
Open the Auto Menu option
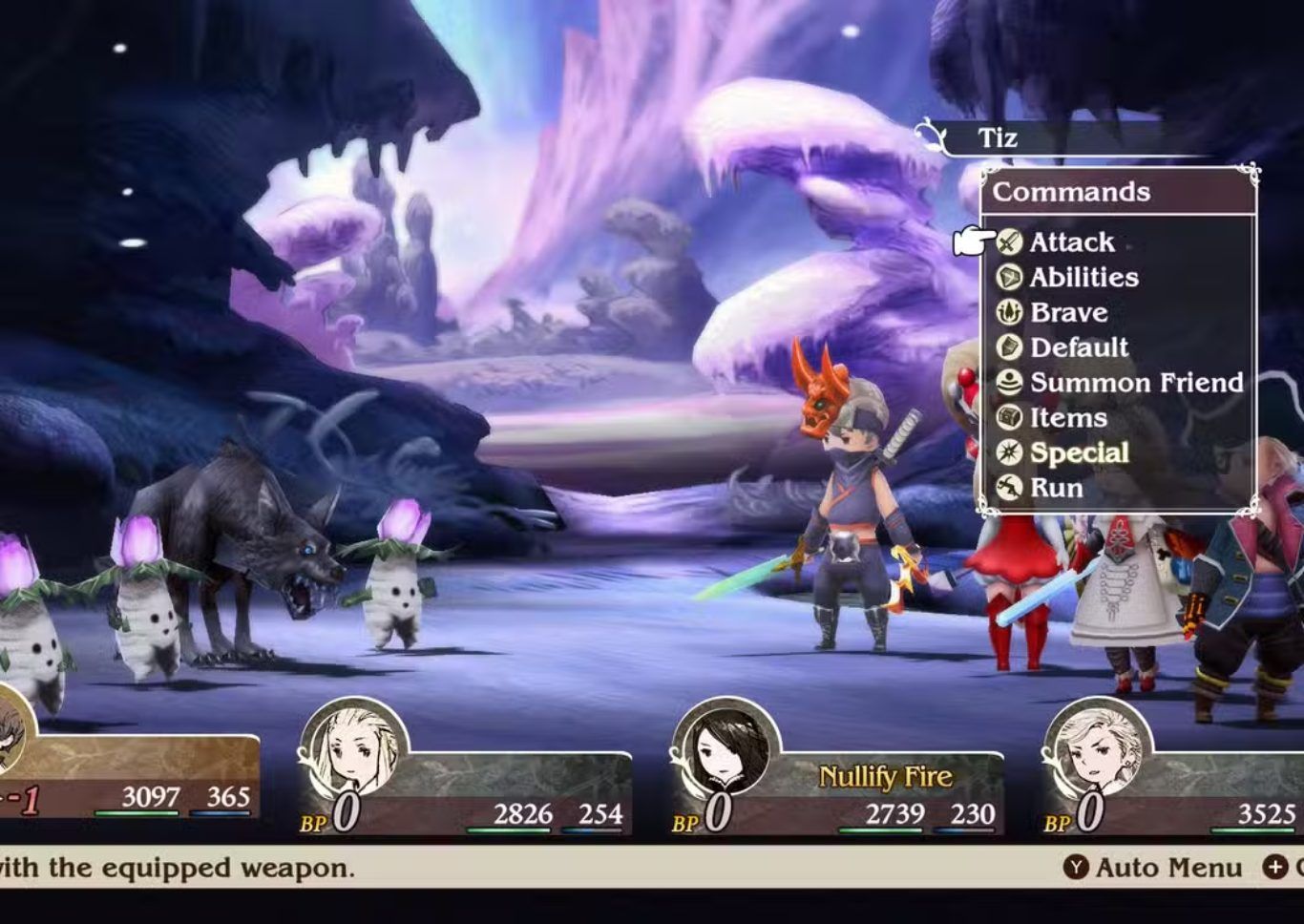(x=1154, y=868)
